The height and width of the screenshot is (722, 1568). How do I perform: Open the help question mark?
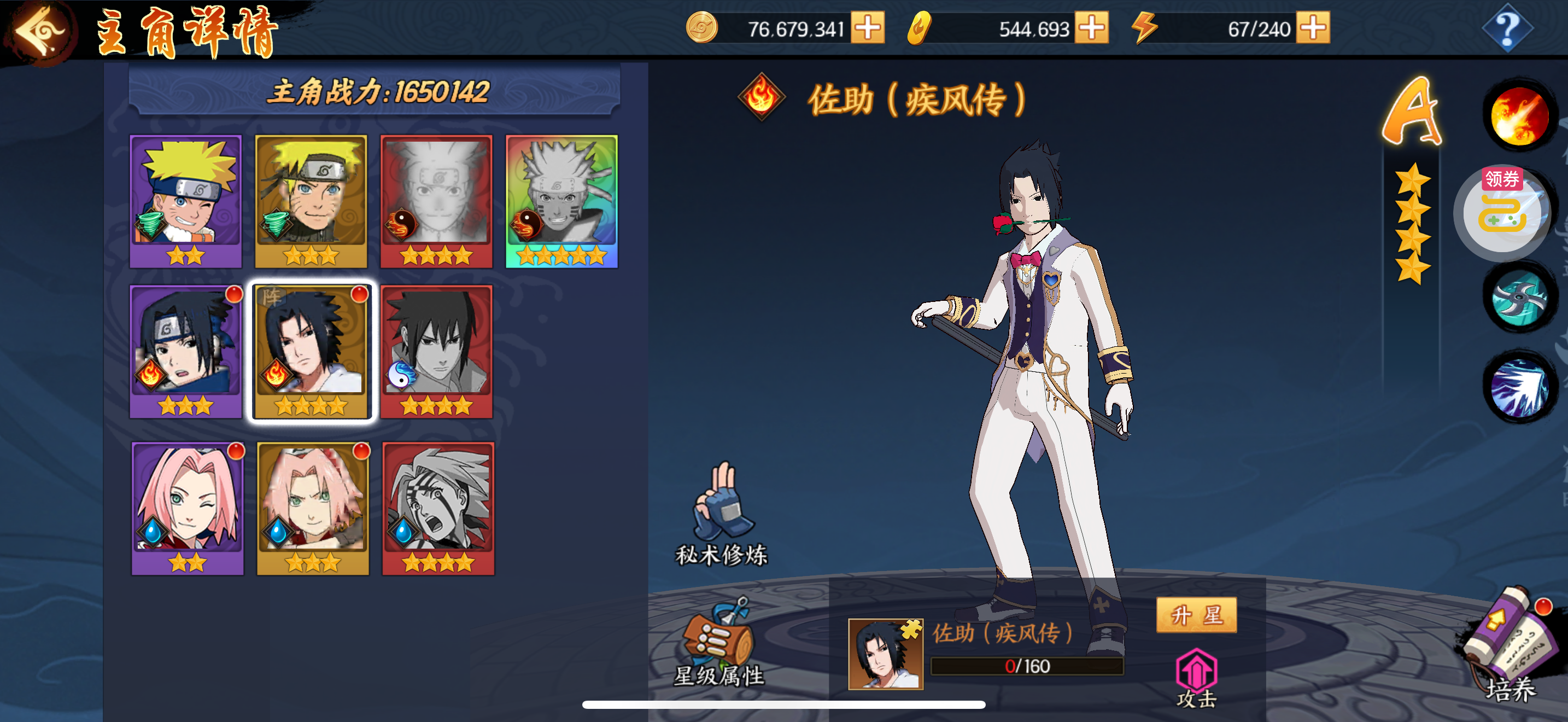tap(1507, 29)
